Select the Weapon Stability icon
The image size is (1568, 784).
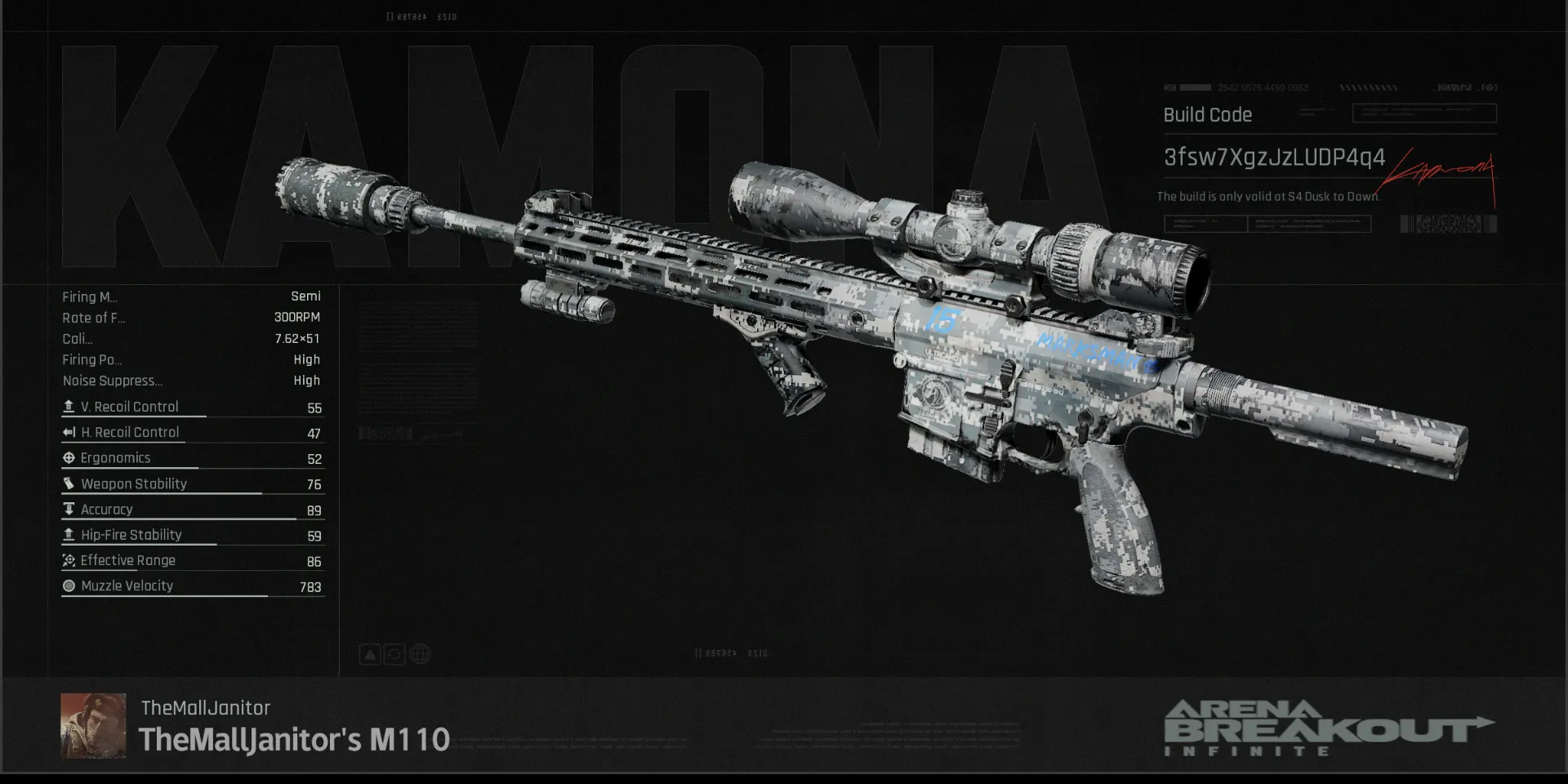(x=69, y=483)
